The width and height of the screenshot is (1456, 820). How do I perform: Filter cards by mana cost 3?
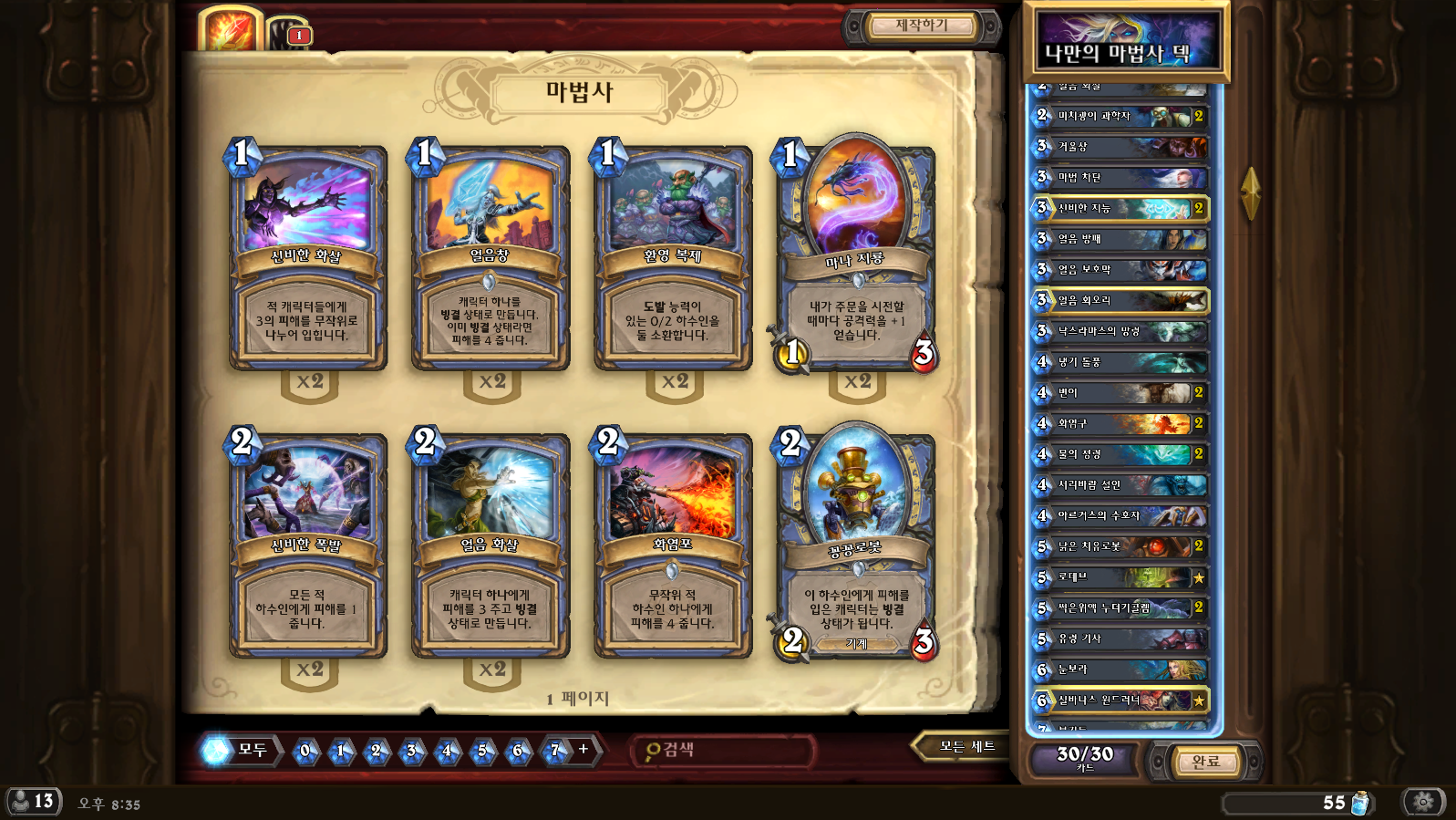pos(411,751)
